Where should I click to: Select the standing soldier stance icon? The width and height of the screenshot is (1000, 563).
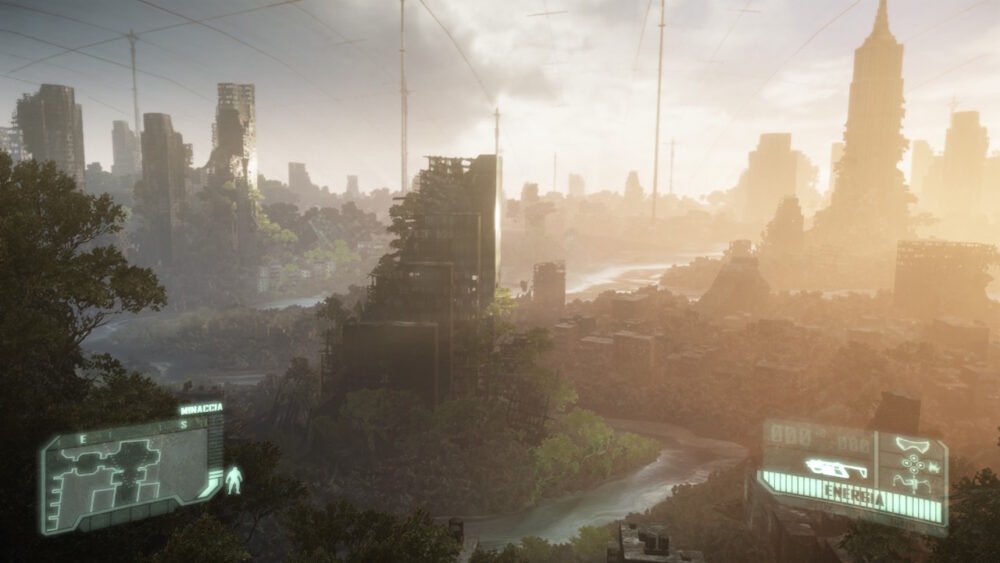(x=233, y=480)
